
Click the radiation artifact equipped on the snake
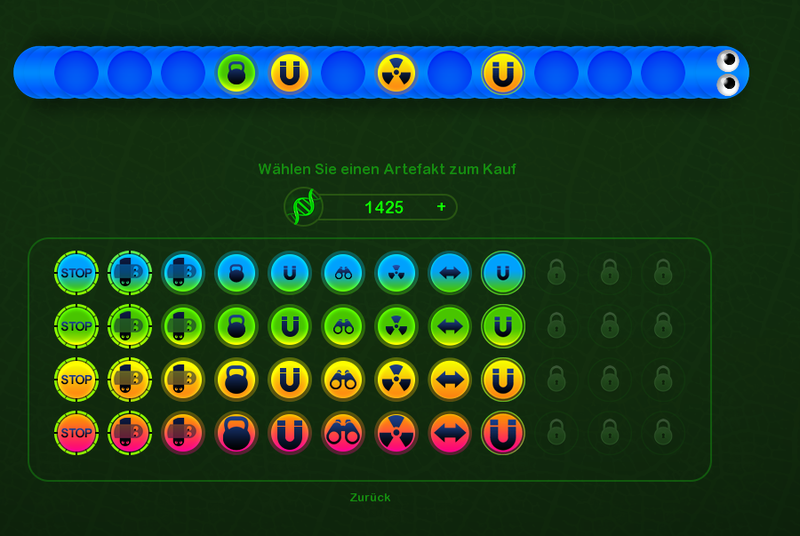pyautogui.click(x=396, y=73)
